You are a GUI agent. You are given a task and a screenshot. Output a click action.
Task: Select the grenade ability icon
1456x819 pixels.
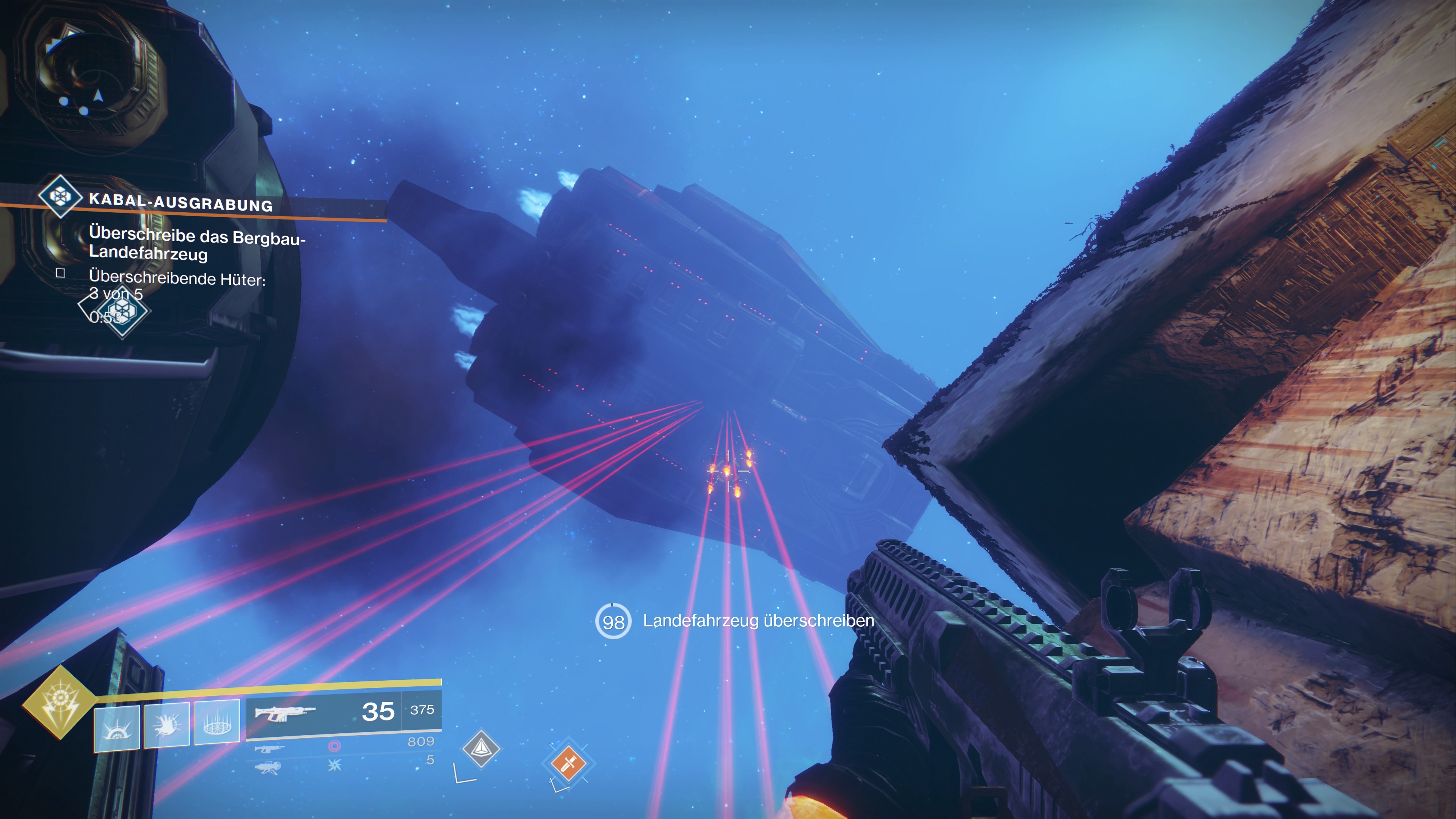[117, 728]
